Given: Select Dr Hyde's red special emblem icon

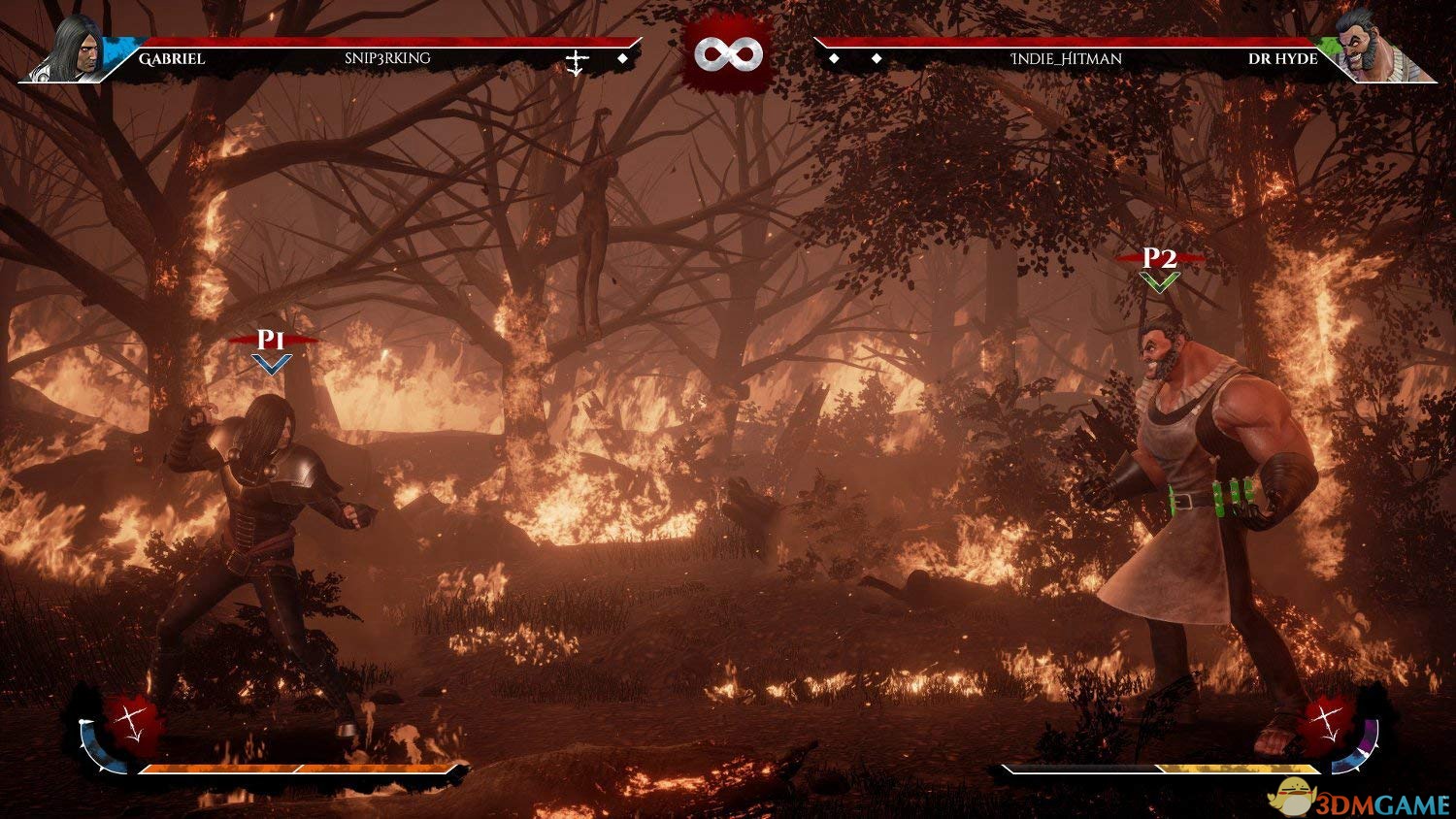Looking at the screenshot, I should (1324, 723).
